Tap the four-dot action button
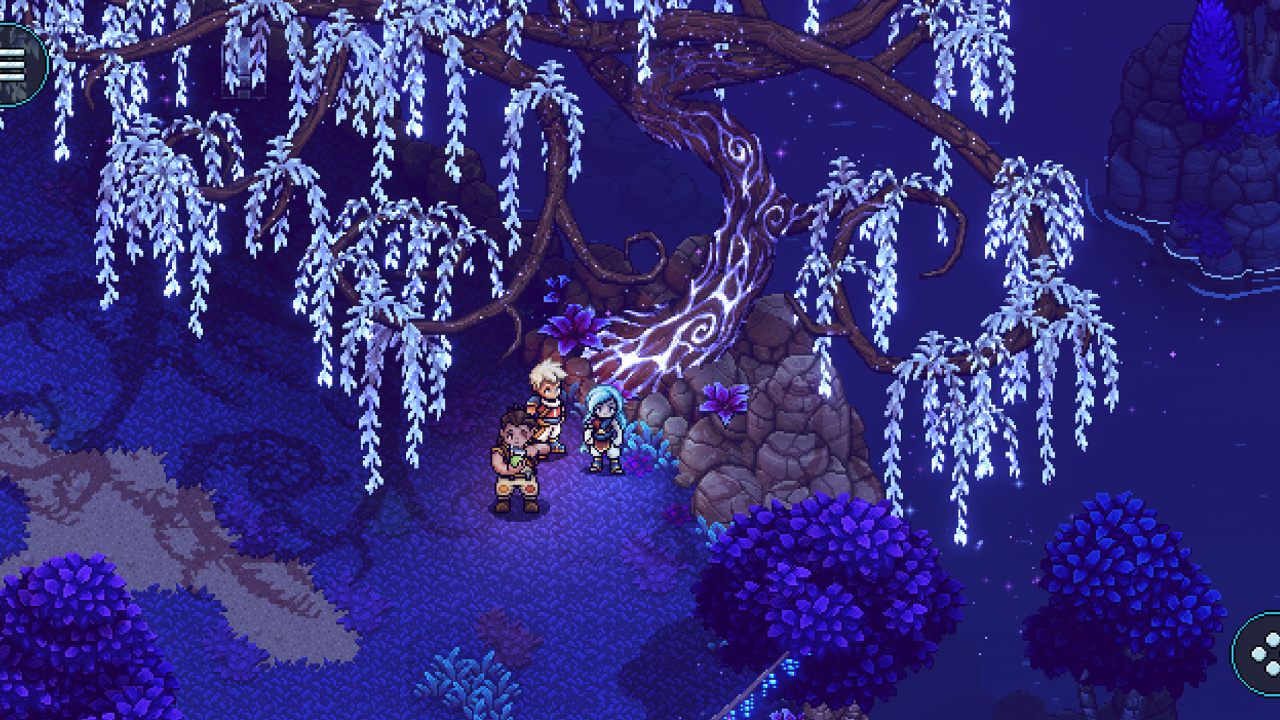 [1262, 653]
